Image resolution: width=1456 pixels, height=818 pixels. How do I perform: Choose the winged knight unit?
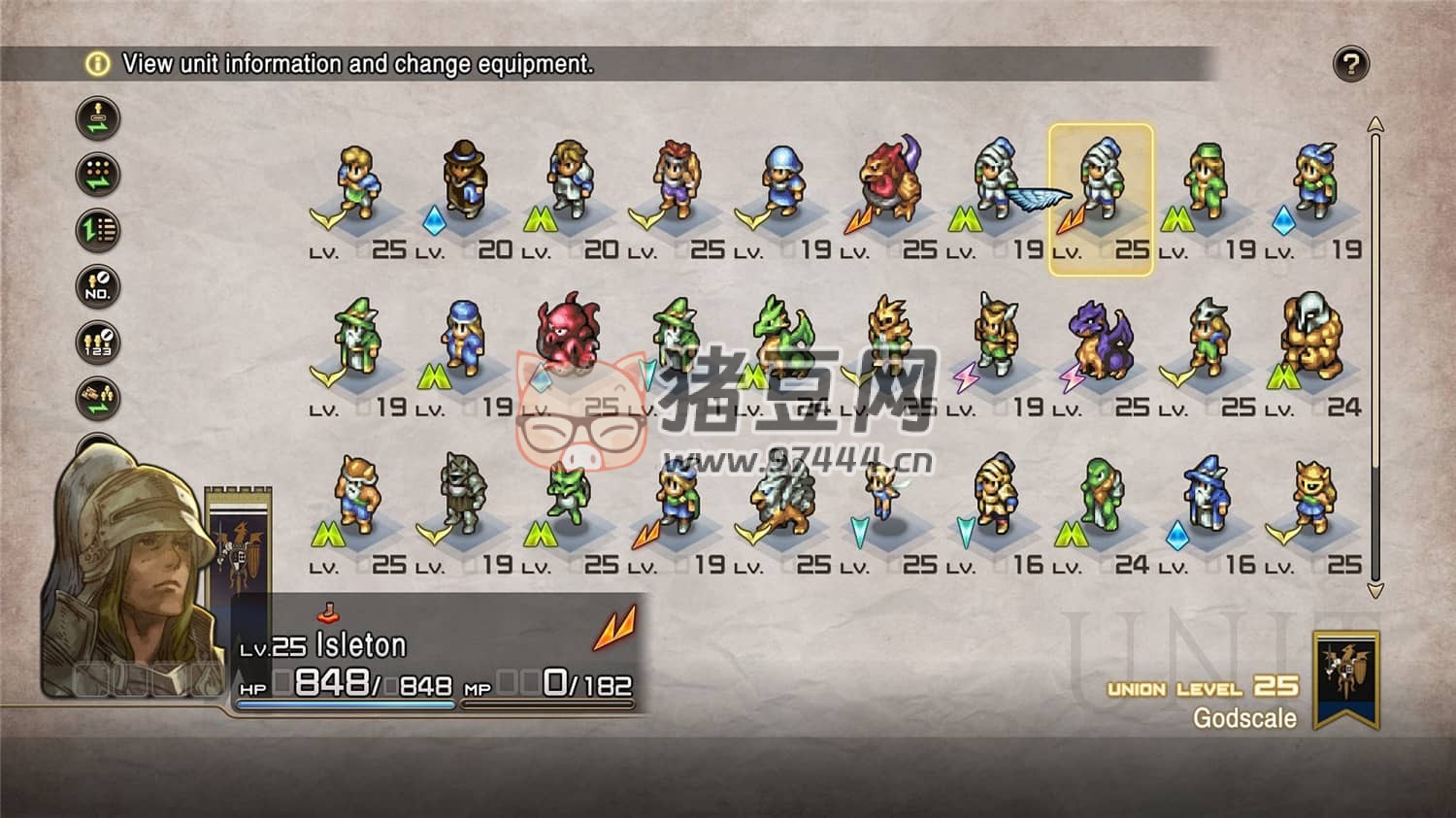coord(1000,182)
